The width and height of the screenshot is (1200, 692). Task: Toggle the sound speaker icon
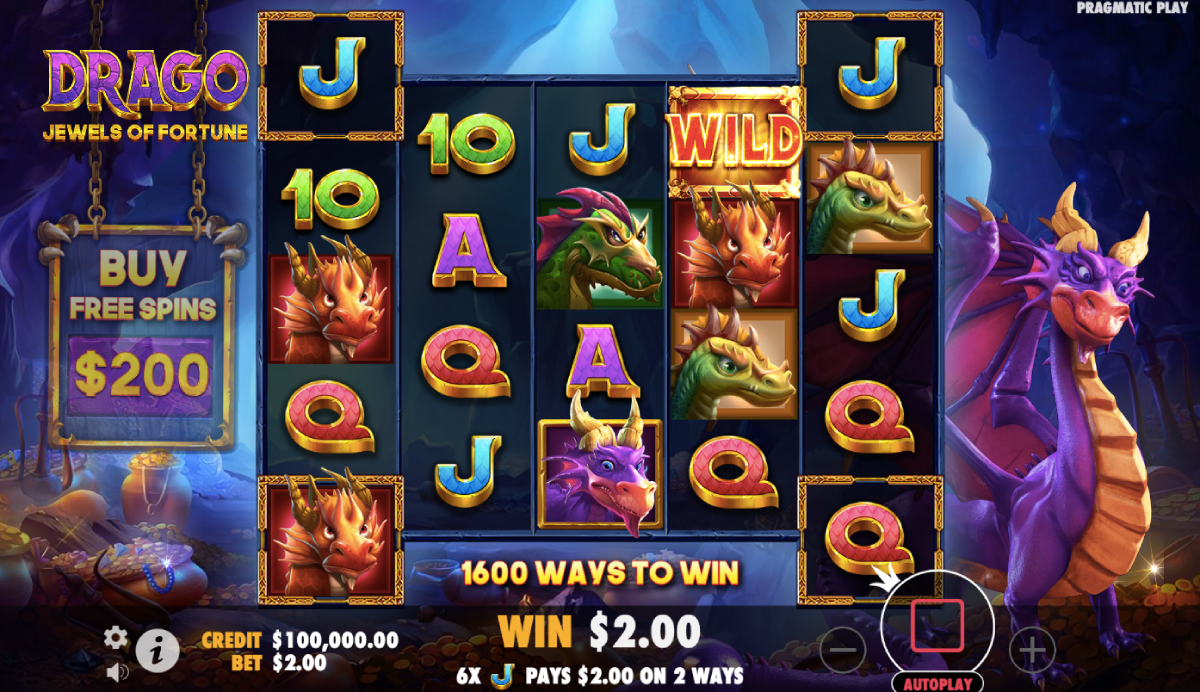(117, 670)
